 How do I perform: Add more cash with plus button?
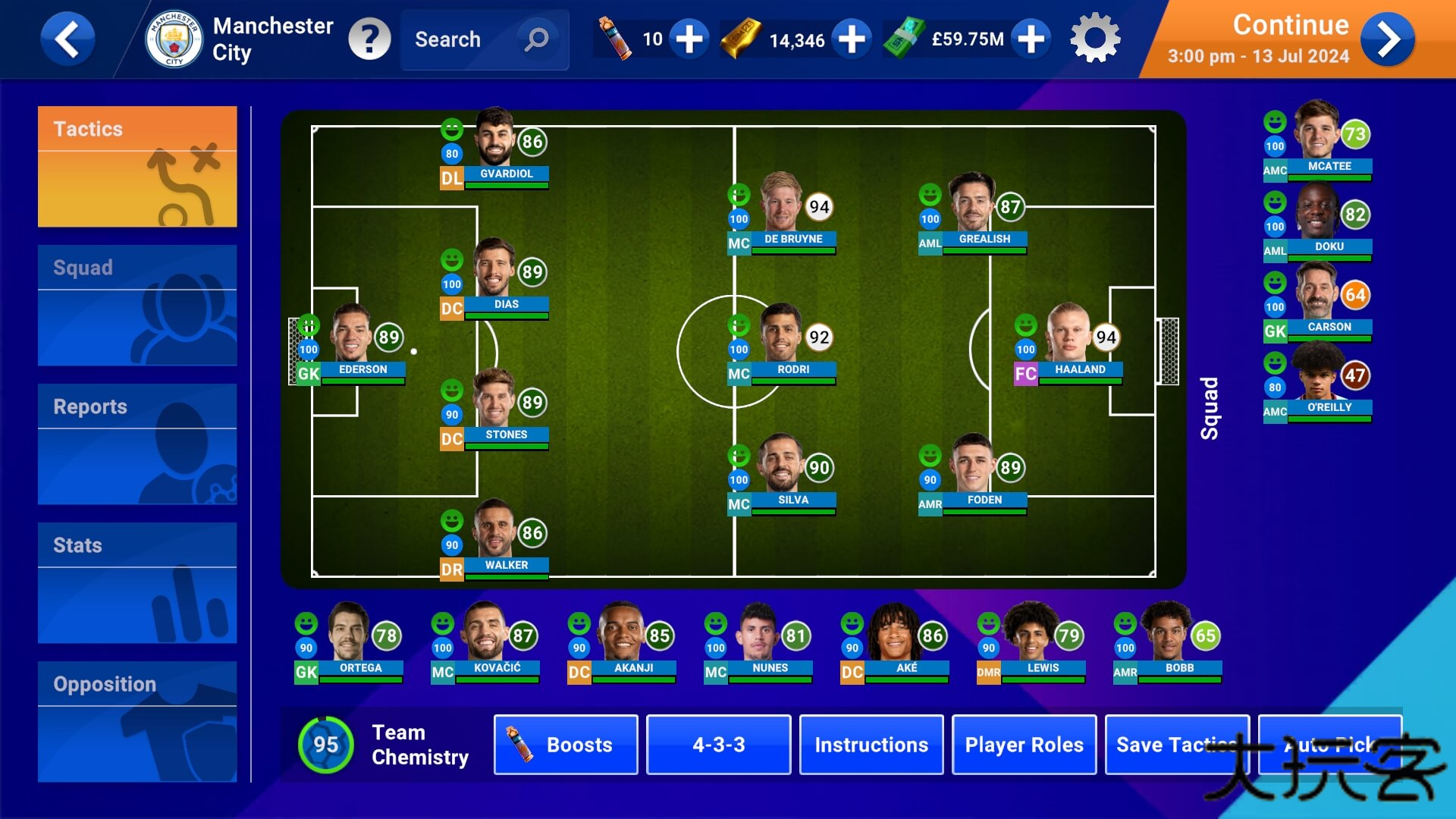tap(1031, 39)
